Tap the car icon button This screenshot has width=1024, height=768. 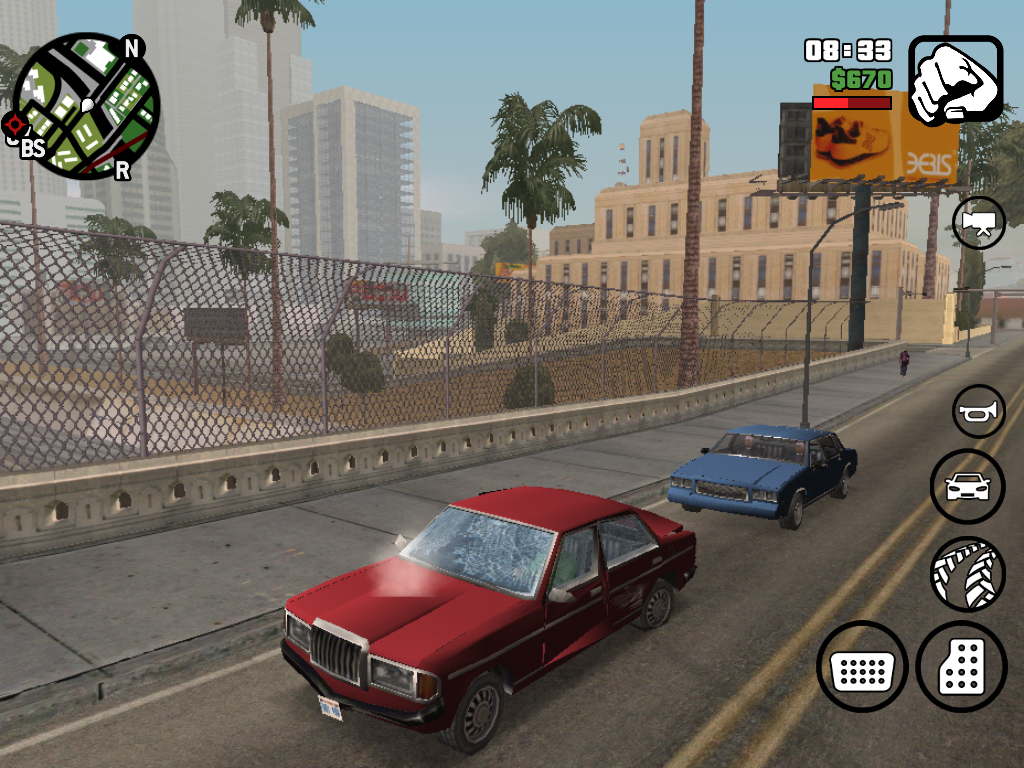pos(967,487)
